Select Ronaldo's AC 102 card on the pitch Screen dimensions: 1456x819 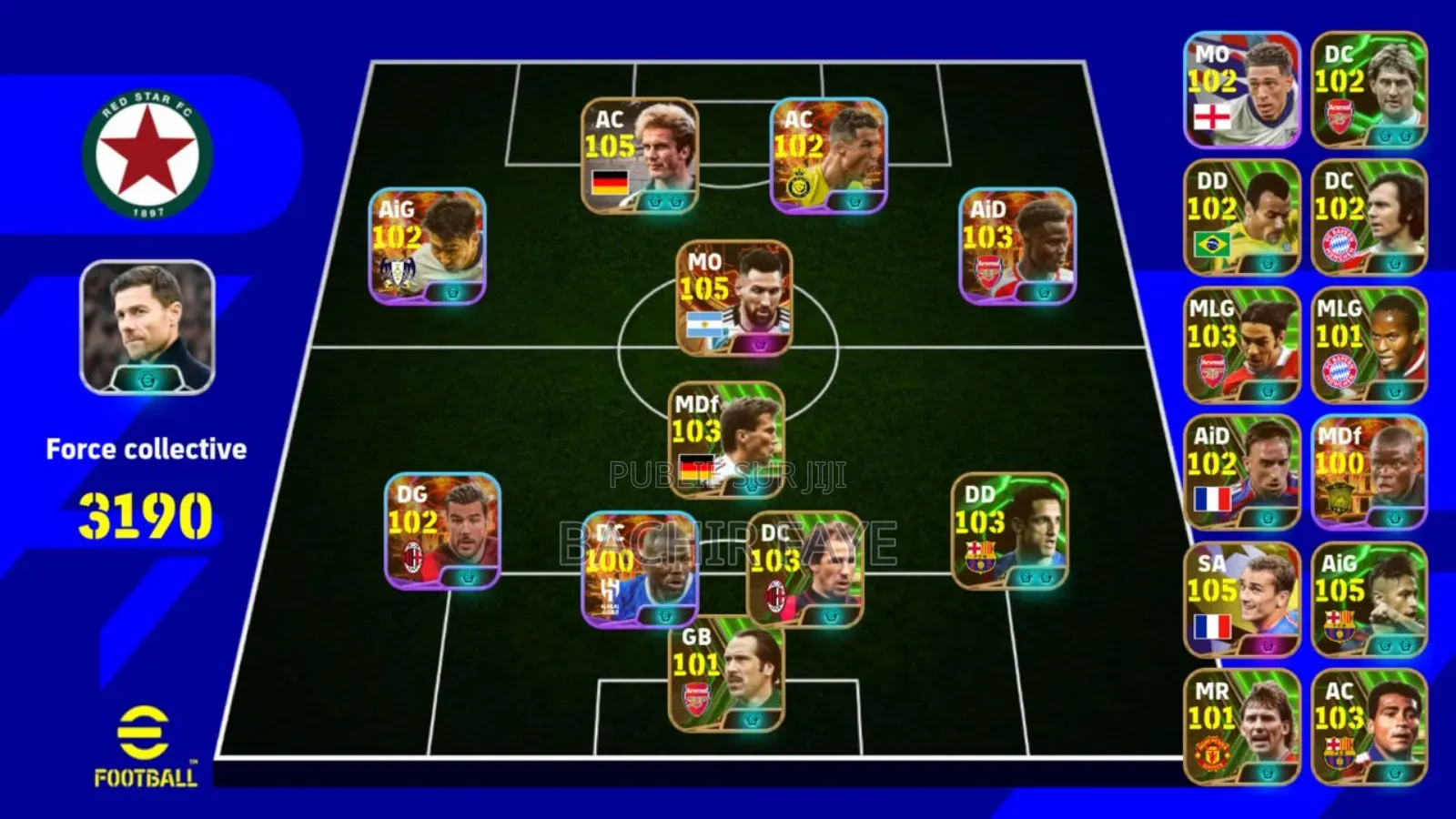click(x=828, y=155)
